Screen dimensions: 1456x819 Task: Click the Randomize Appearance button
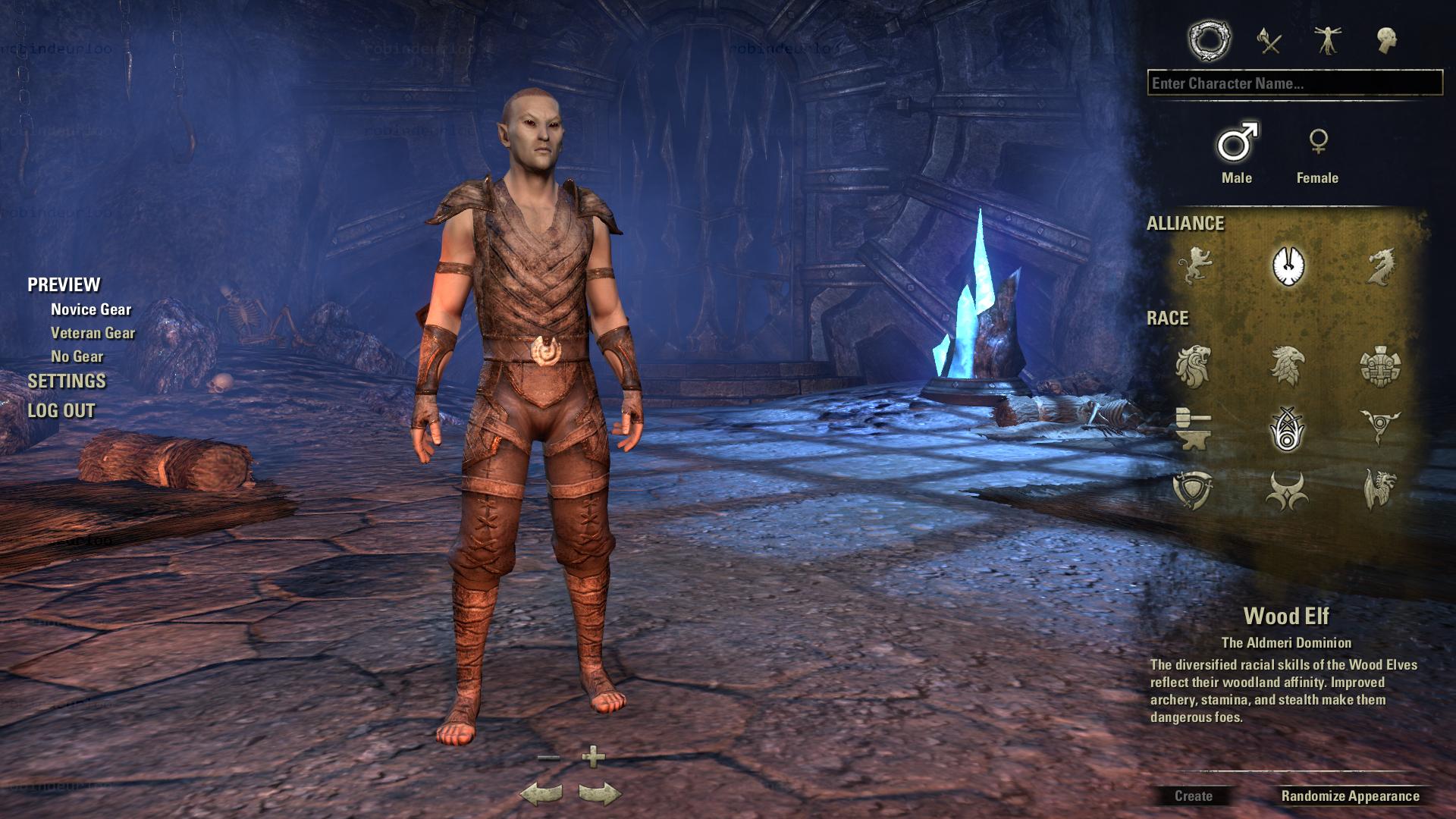(1350, 796)
